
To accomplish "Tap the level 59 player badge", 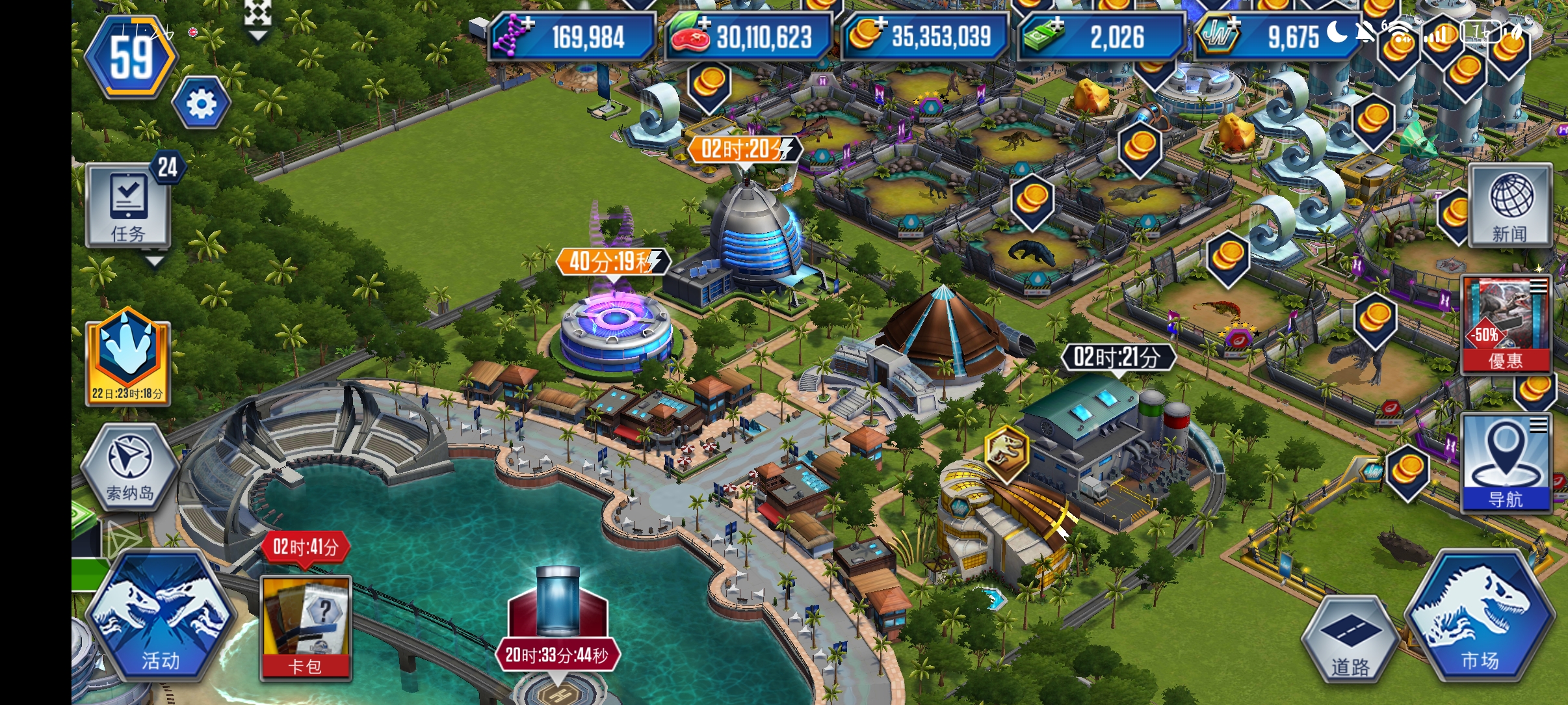I will 132,58.
